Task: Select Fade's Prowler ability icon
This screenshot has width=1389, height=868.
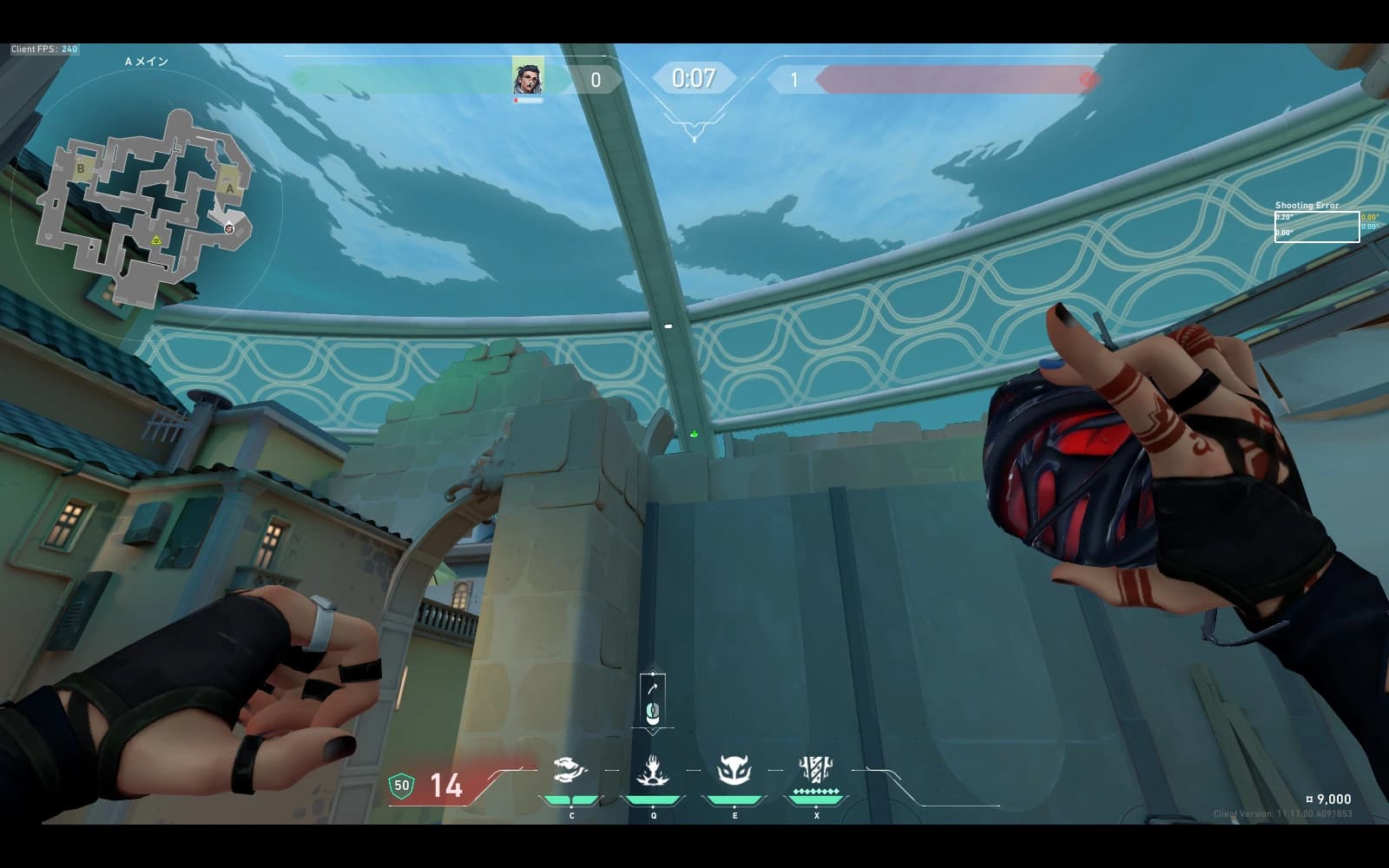Action: (570, 770)
